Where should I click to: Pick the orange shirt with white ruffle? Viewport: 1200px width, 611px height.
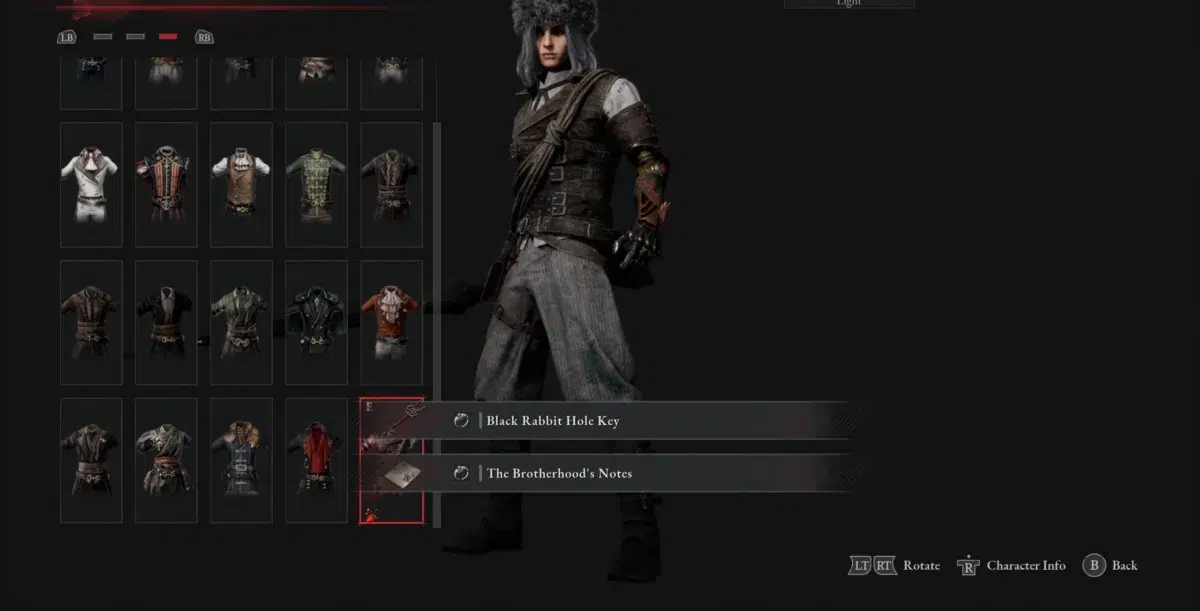(x=391, y=322)
